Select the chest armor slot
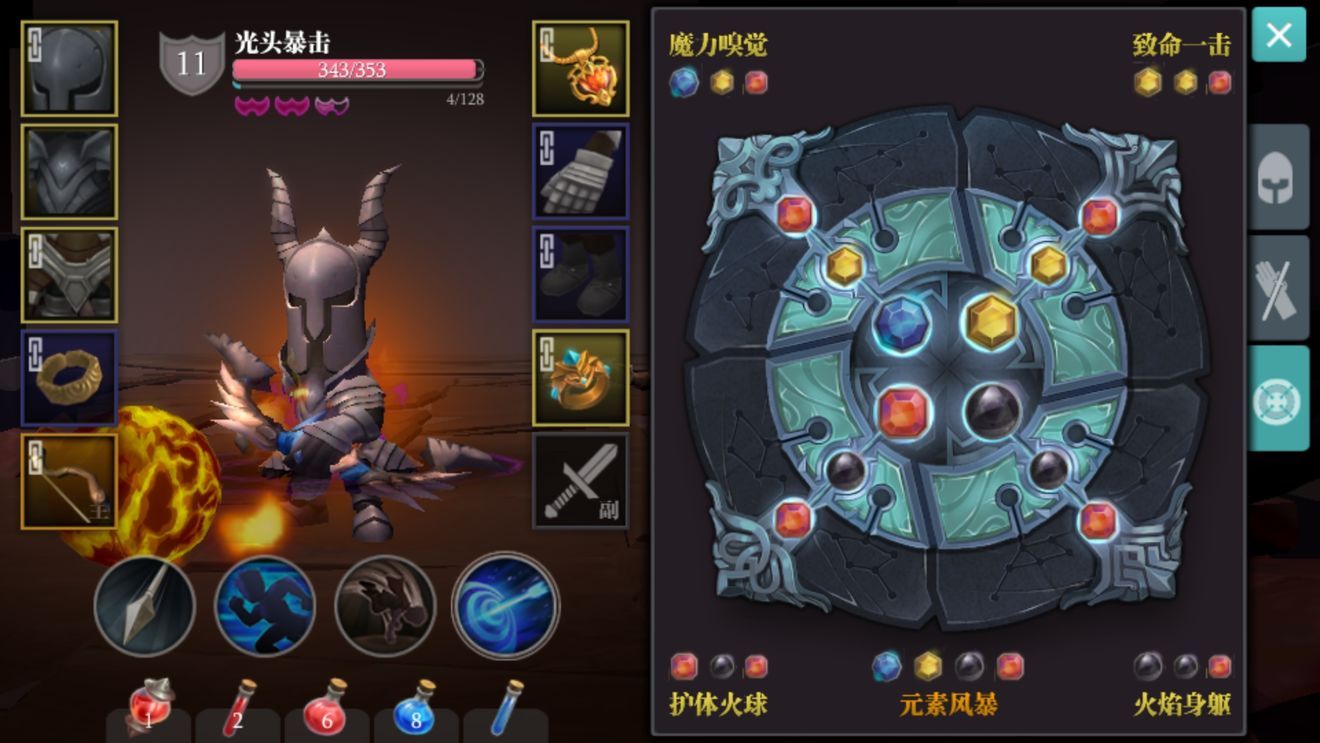This screenshot has height=743, width=1320. (69, 172)
